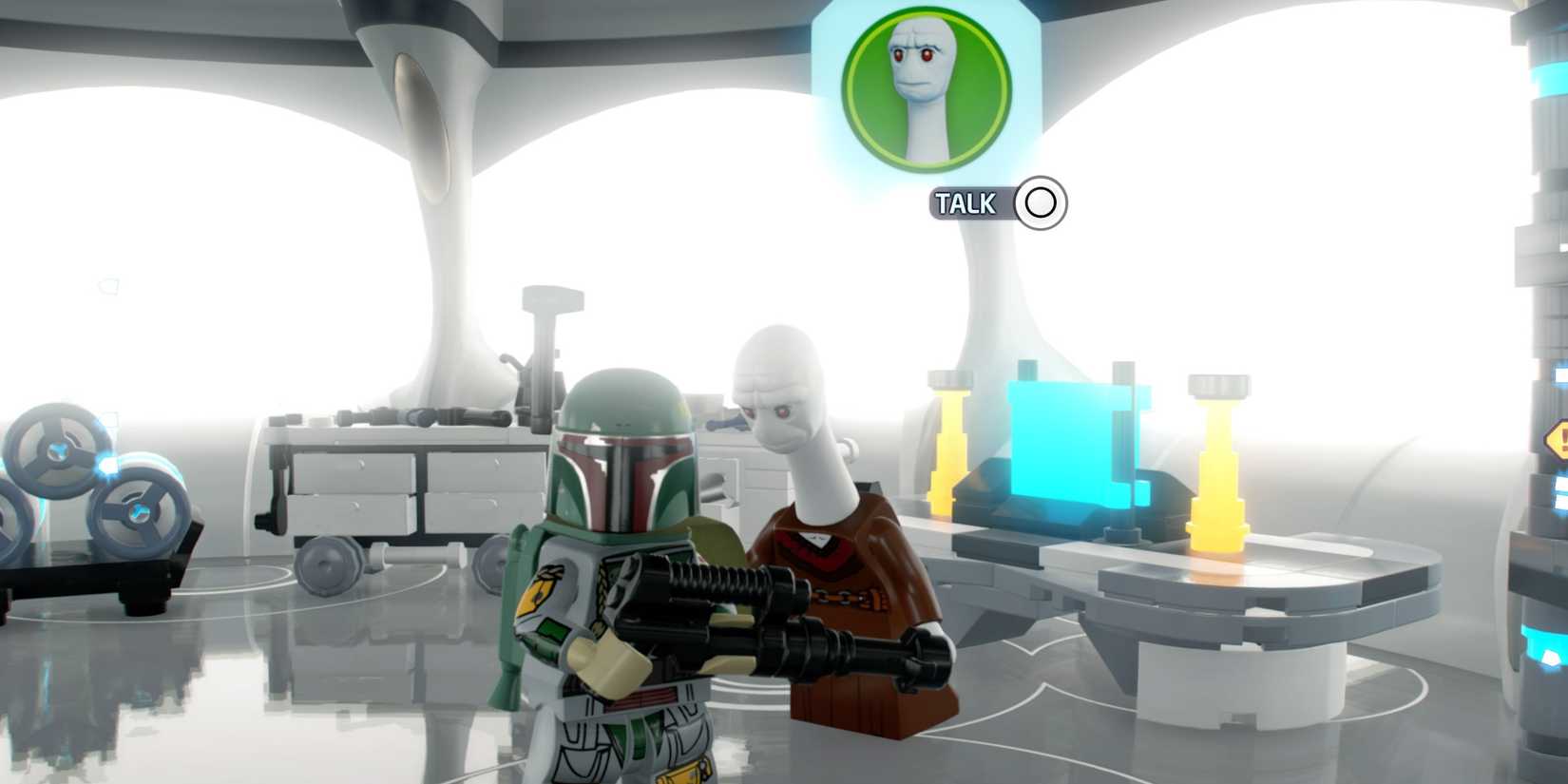Click the right yellow energy pillar
1568x784 pixels.
[1216, 466]
